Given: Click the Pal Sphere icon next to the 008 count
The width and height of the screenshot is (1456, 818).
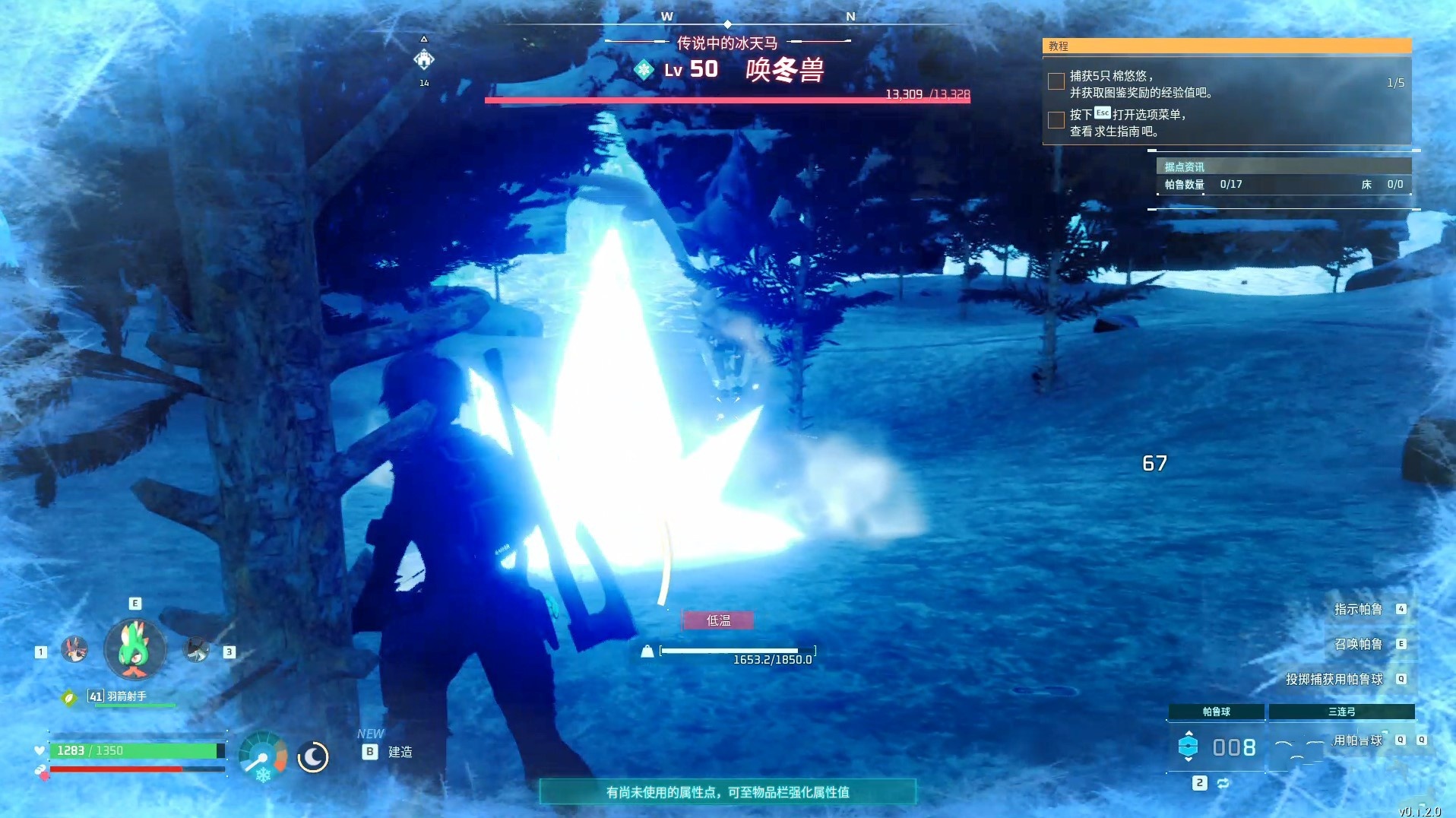Looking at the screenshot, I should pos(1189,747).
